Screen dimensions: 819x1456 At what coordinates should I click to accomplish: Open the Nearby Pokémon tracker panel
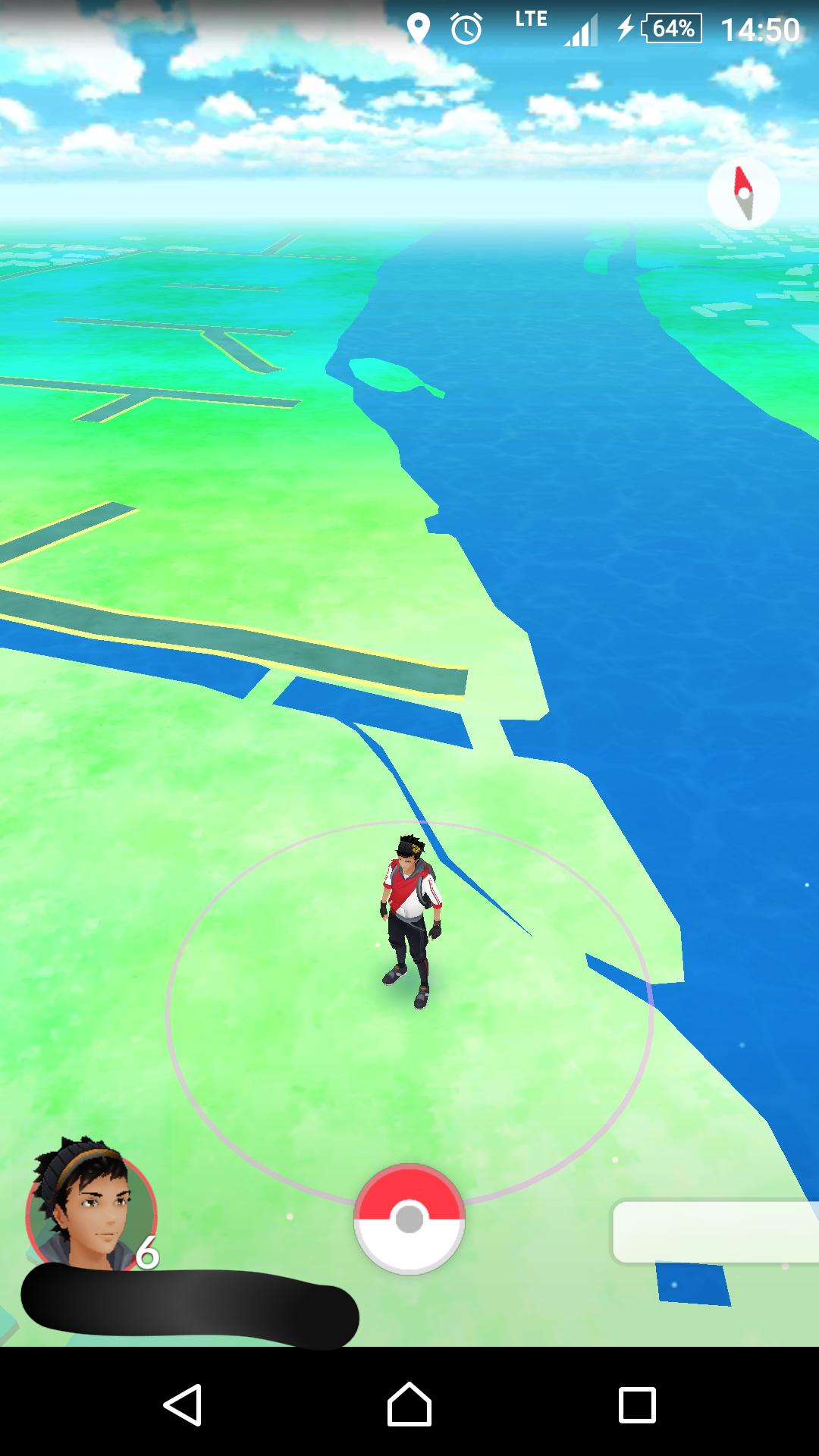point(714,1231)
